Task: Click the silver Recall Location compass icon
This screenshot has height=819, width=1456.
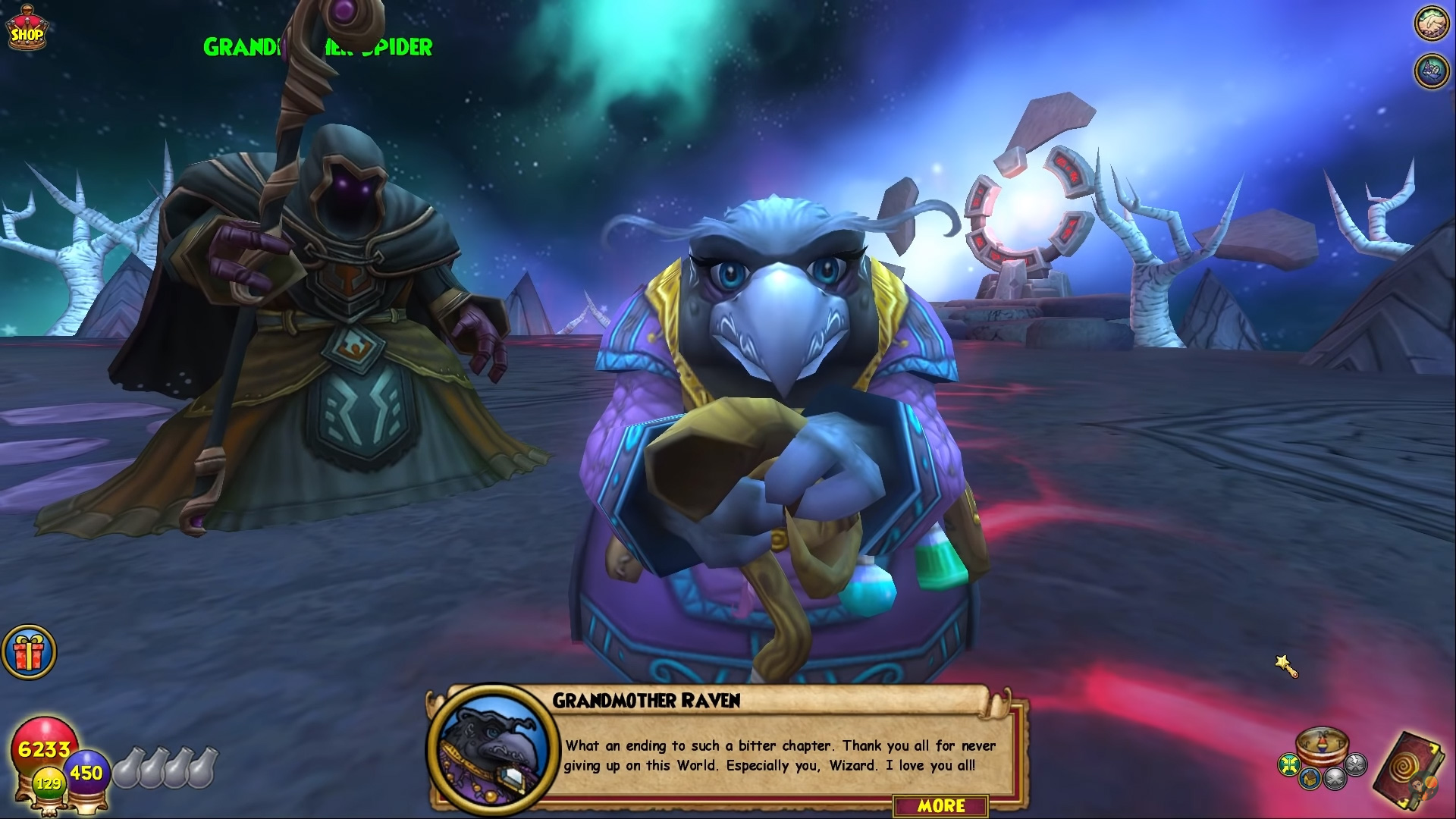Action: point(1336,781)
